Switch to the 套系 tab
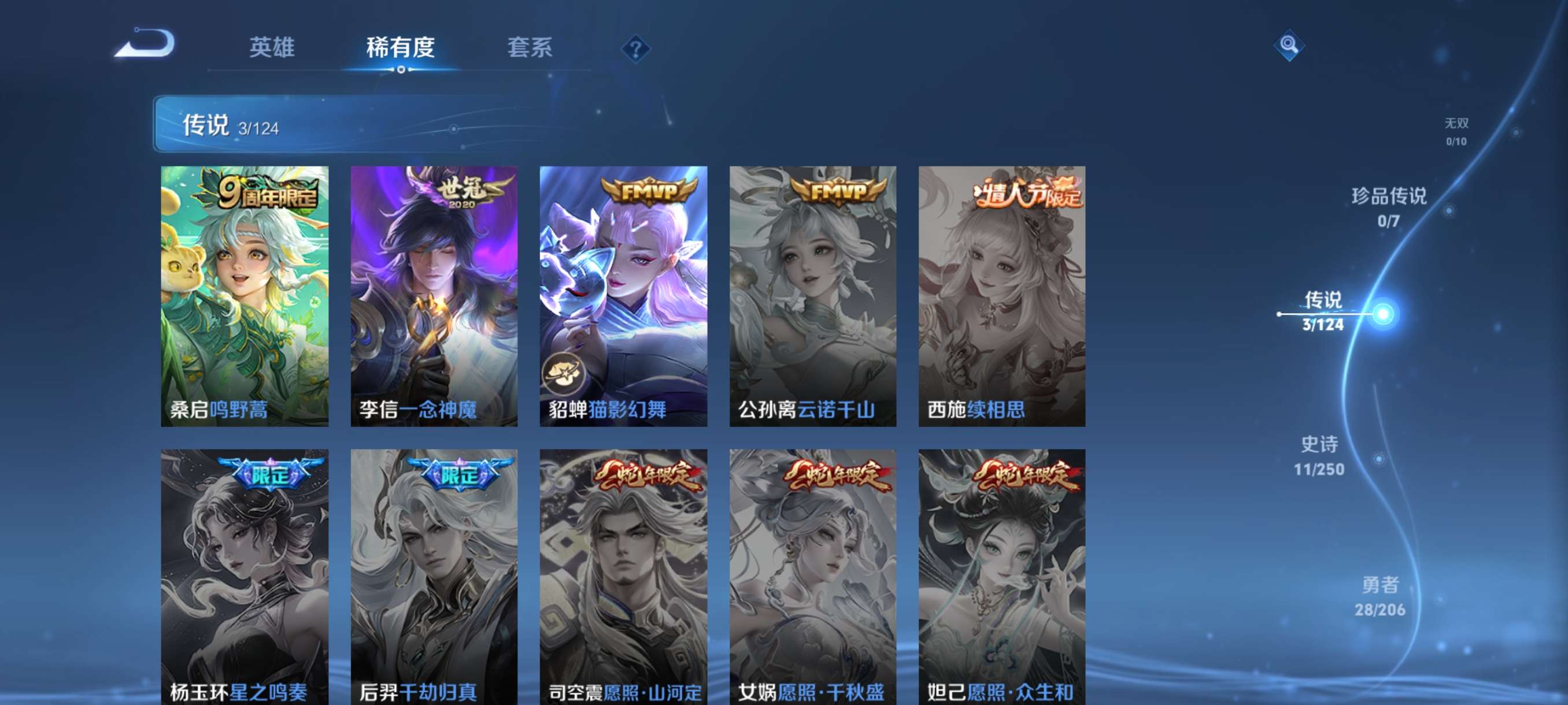This screenshot has width=1568, height=705. [x=530, y=49]
